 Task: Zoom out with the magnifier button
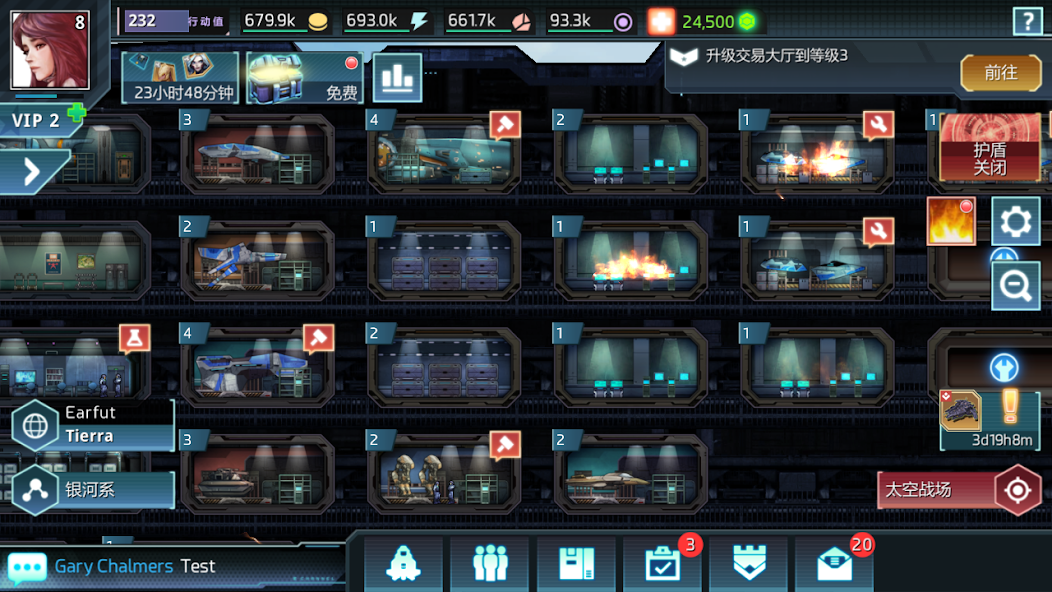pyautogui.click(x=1016, y=287)
